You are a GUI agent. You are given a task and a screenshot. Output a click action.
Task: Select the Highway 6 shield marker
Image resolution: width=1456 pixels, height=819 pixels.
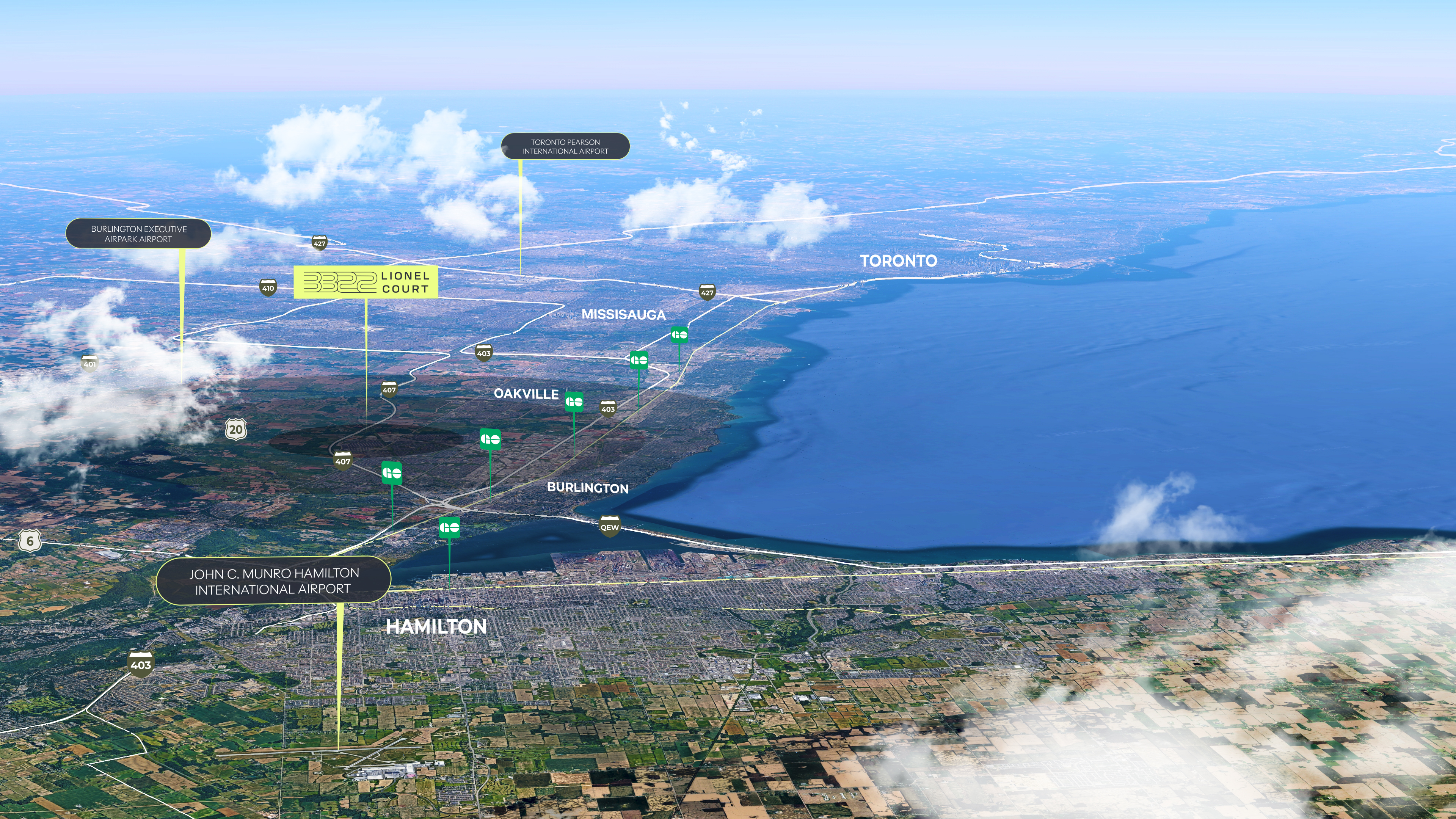[x=30, y=541]
